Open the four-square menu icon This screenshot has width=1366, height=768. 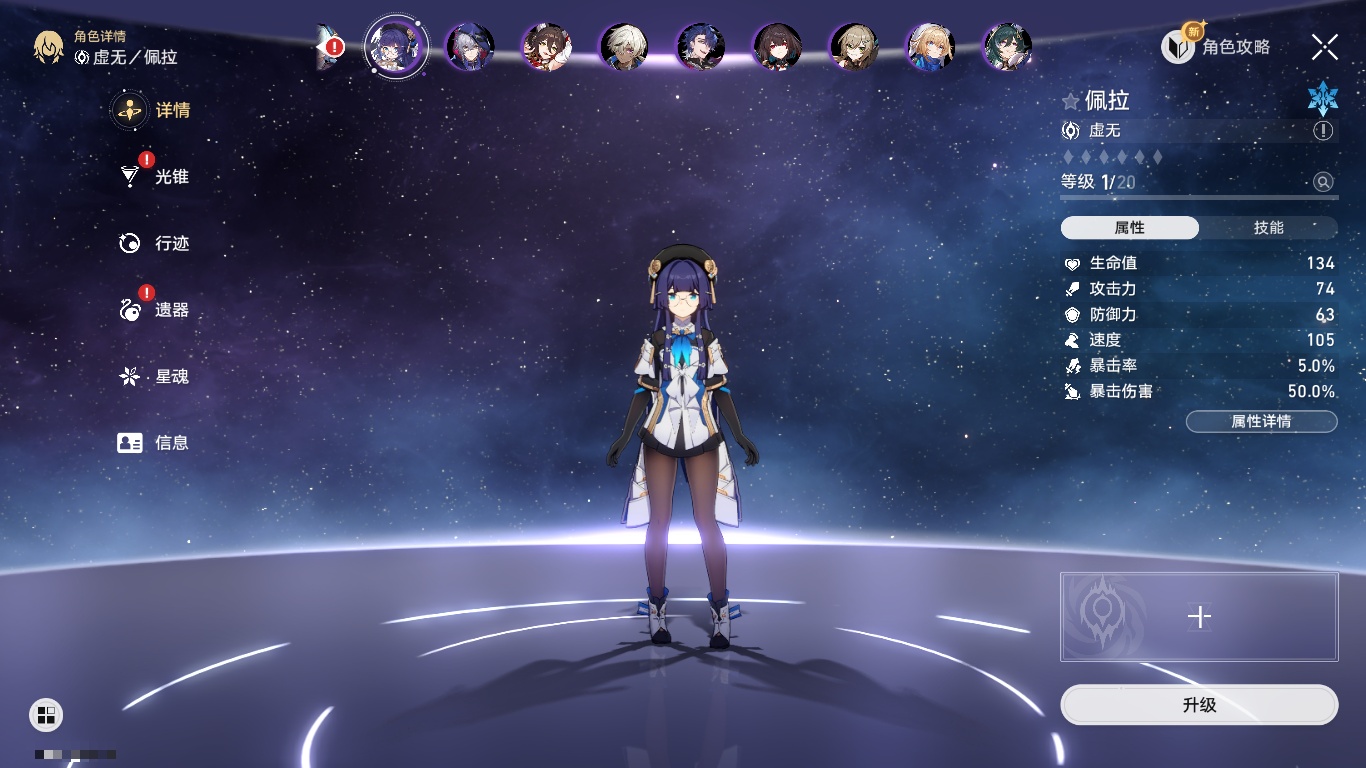point(45,714)
